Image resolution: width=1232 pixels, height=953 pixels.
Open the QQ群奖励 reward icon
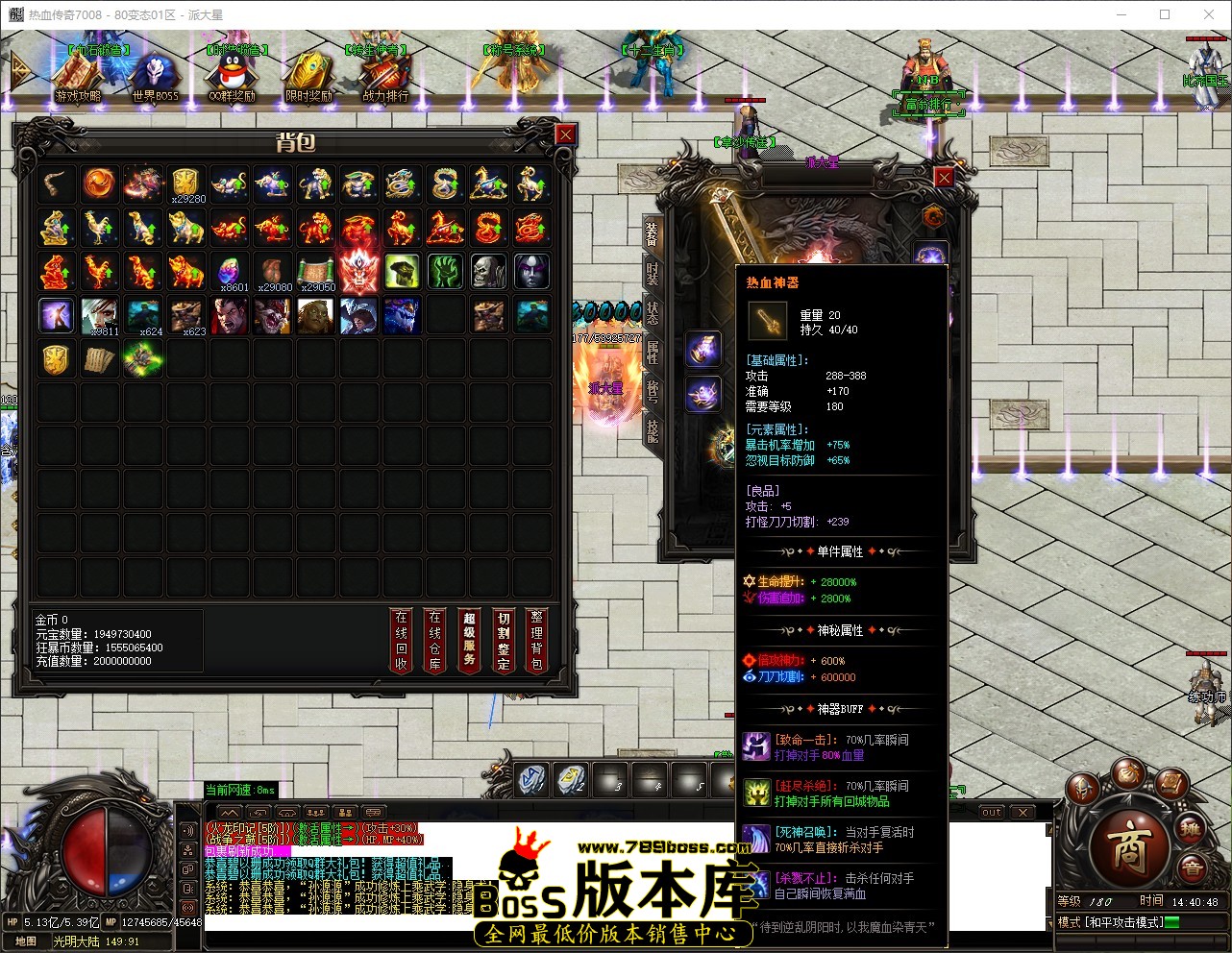tap(234, 72)
